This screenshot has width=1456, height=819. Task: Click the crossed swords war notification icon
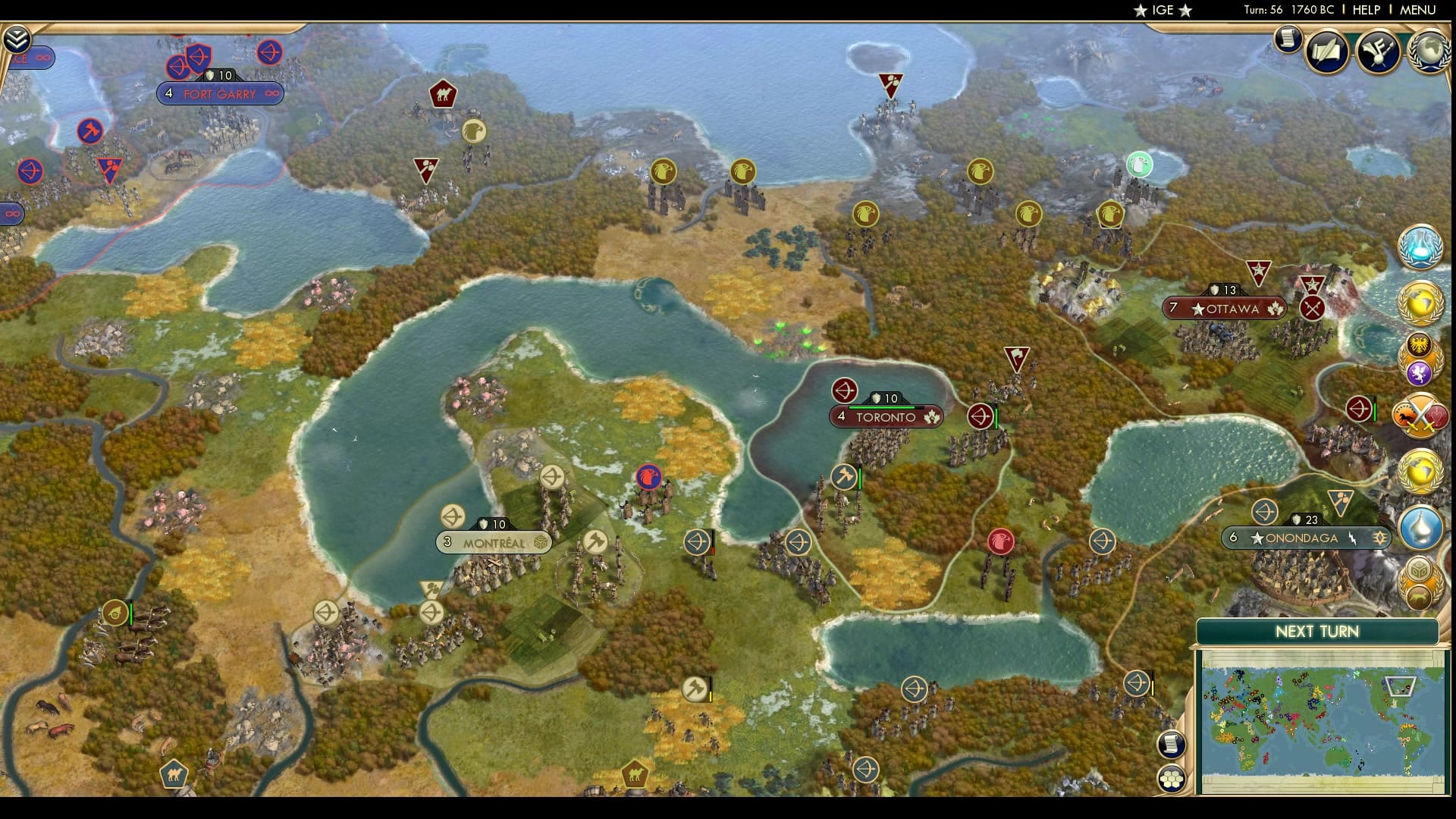[1422, 416]
